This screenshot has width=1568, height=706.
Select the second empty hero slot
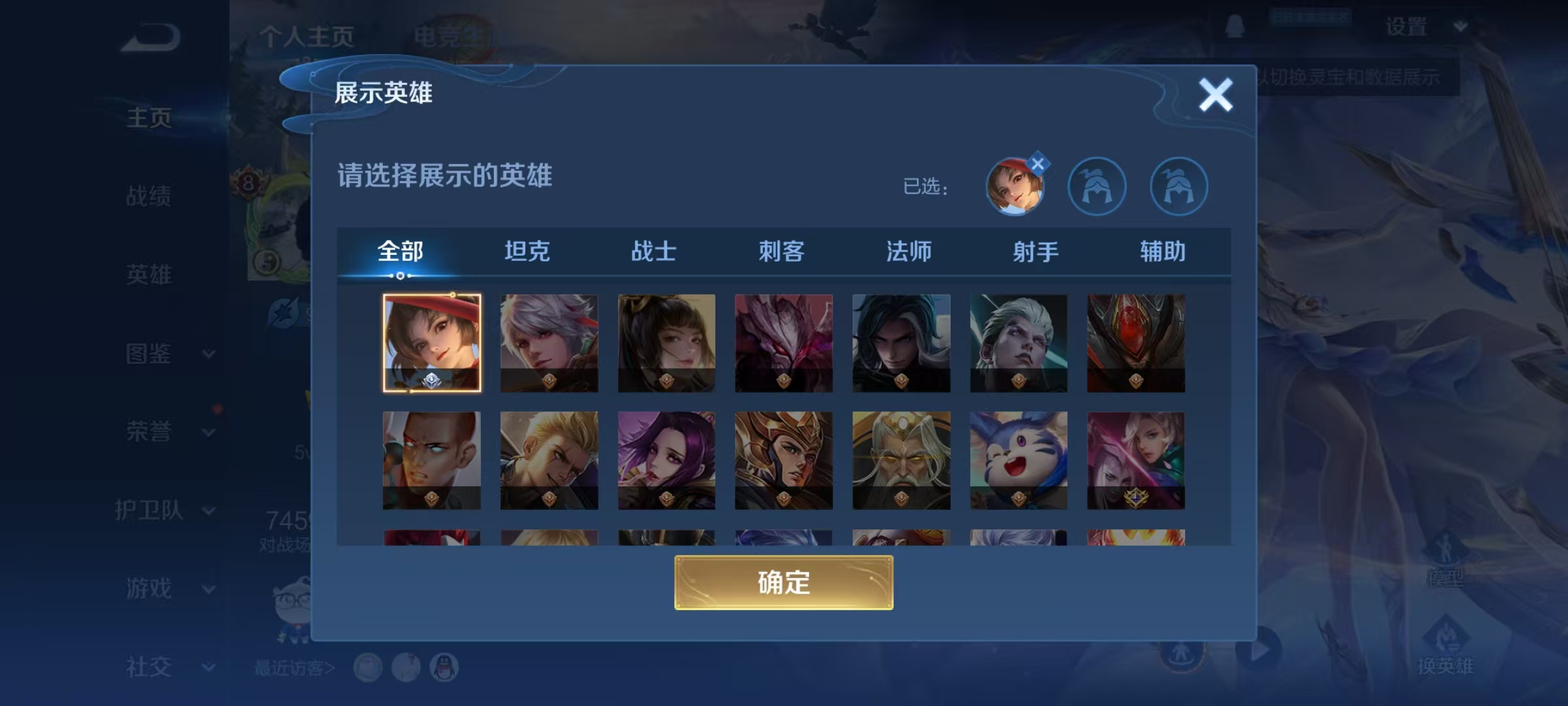(1098, 186)
